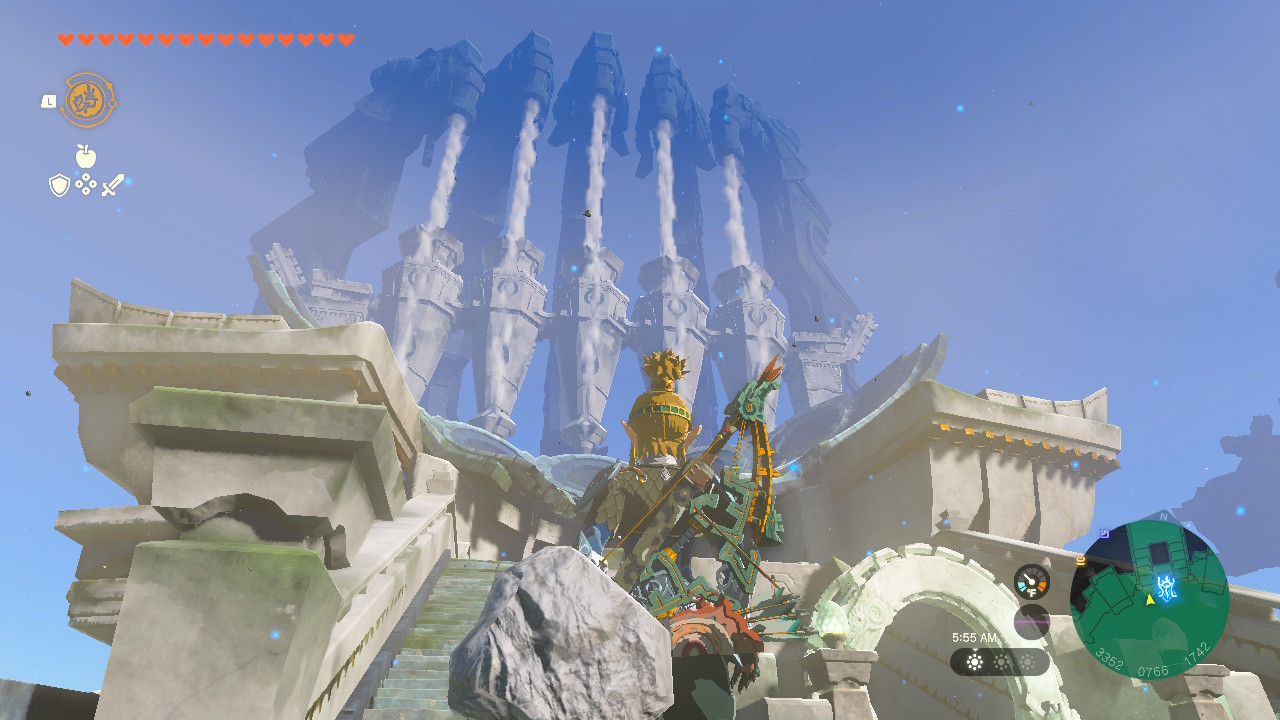The image size is (1280, 720).
Task: Click the third upcoming weather icon
Action: pyautogui.click(x=1027, y=662)
